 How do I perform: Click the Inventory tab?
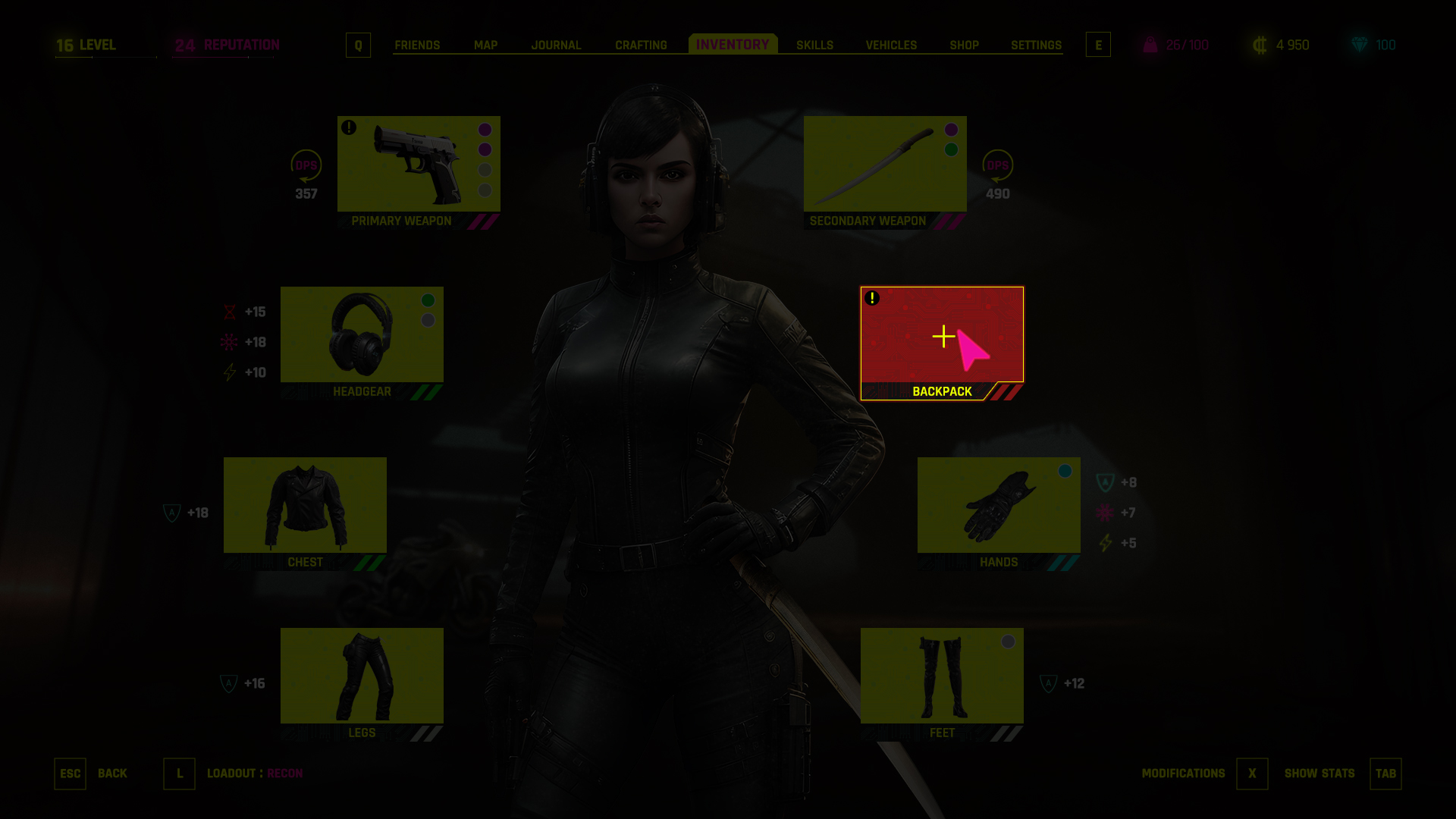tap(733, 45)
